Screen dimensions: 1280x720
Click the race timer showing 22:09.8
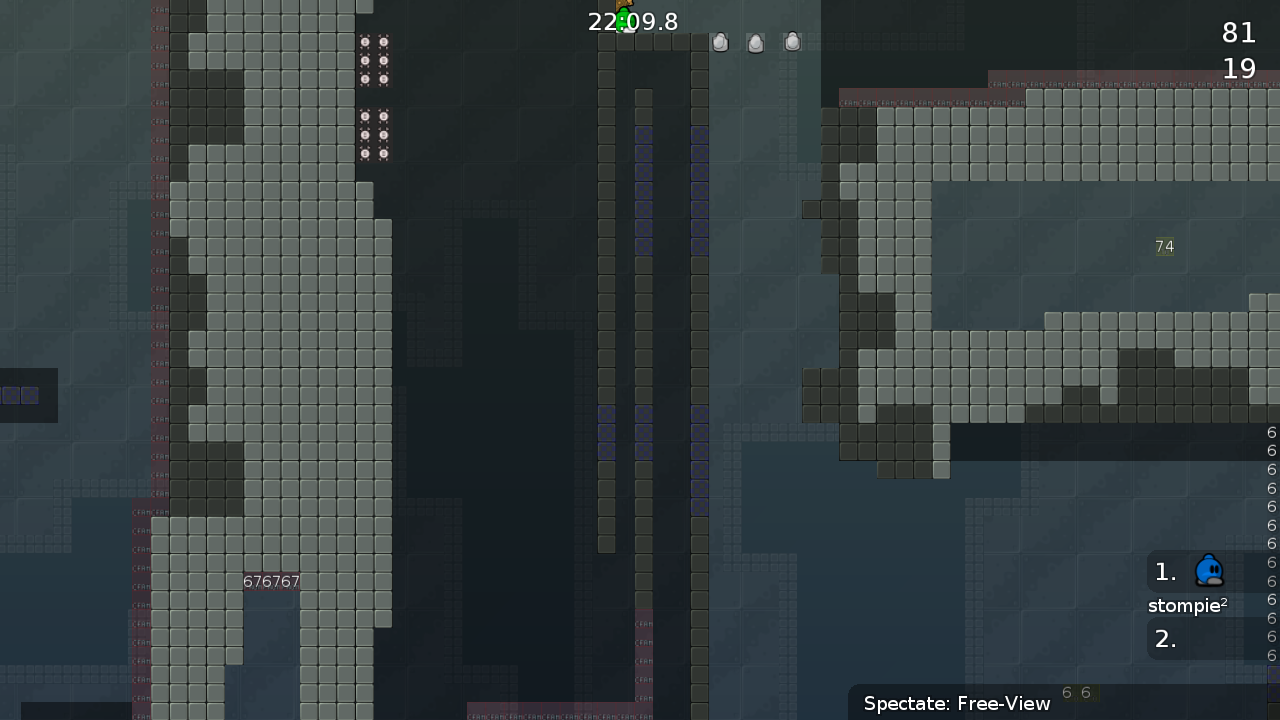633,21
